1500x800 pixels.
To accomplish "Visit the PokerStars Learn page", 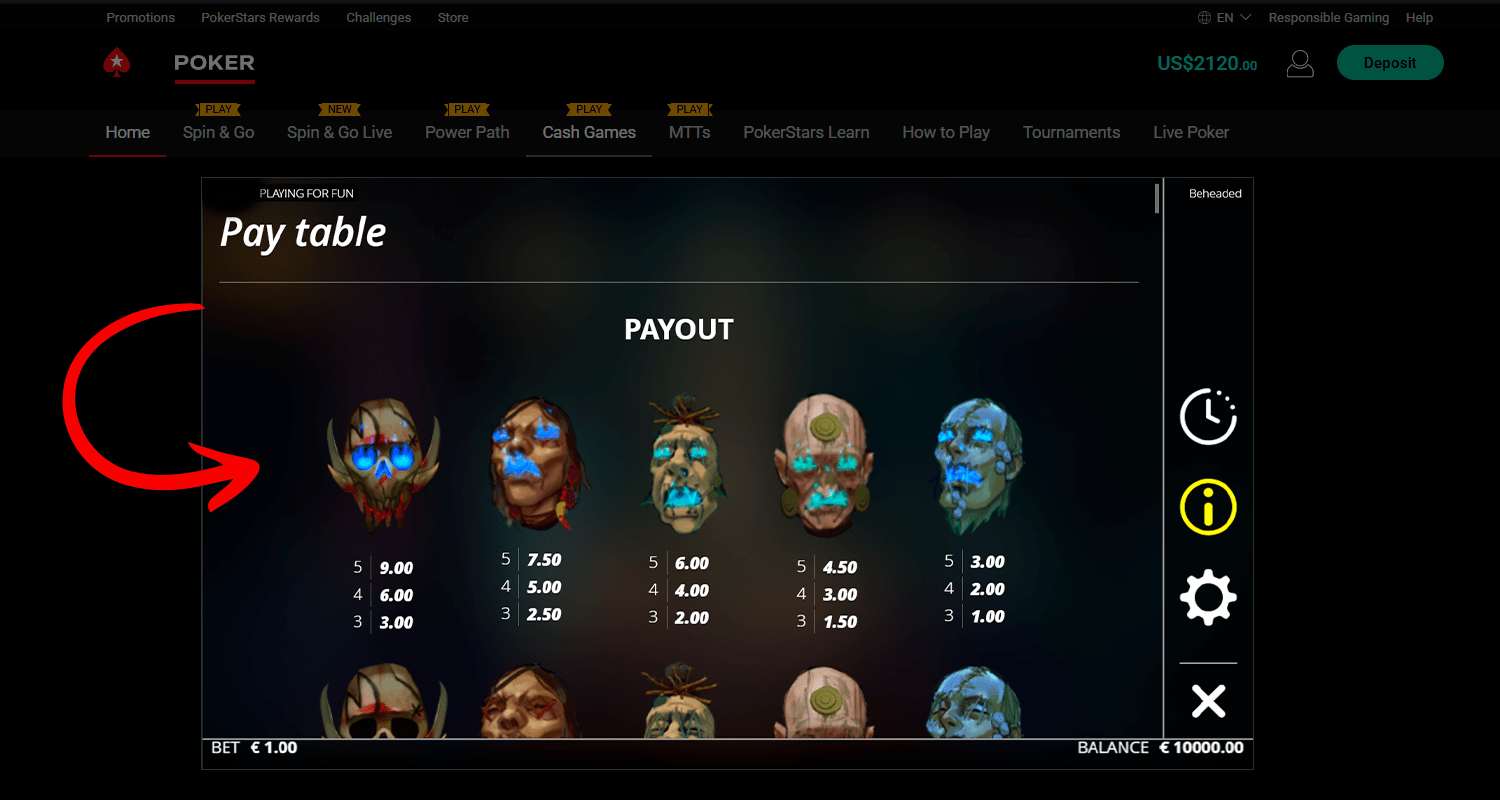I will [806, 132].
